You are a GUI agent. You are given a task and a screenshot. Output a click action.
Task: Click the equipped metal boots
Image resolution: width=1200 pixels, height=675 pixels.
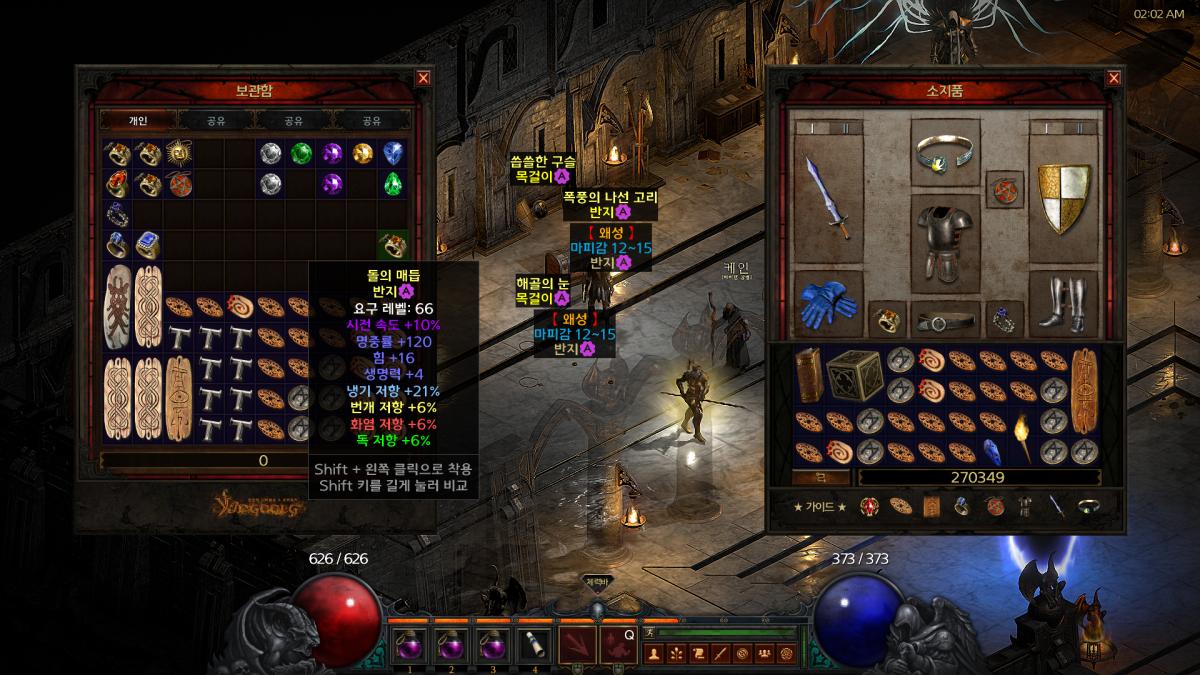(1063, 304)
